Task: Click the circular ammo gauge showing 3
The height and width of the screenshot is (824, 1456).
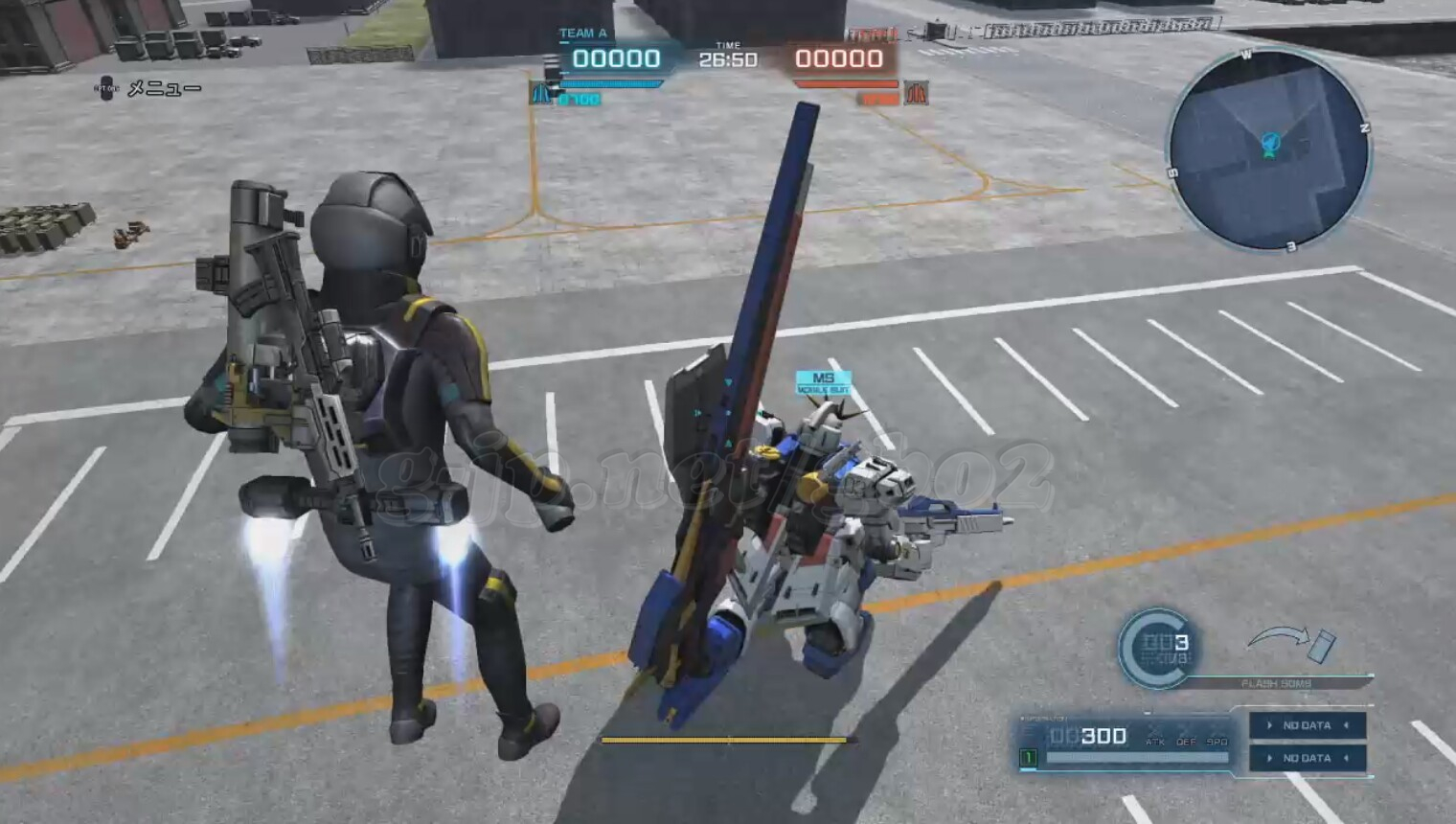Action: pos(1158,649)
